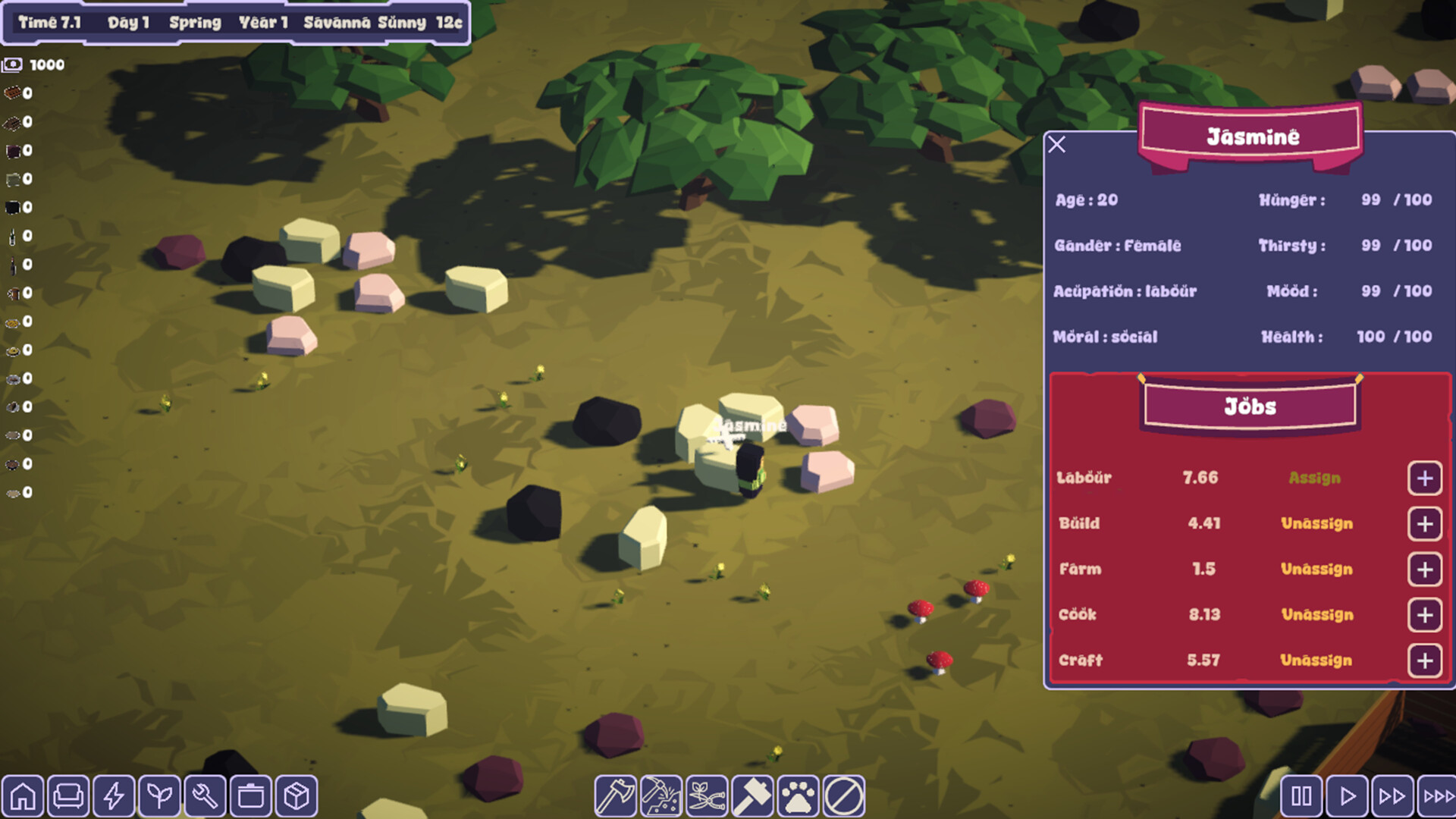Unassign Jasmine from the Cook job
Image resolution: width=1456 pixels, height=819 pixels.
click(1318, 615)
